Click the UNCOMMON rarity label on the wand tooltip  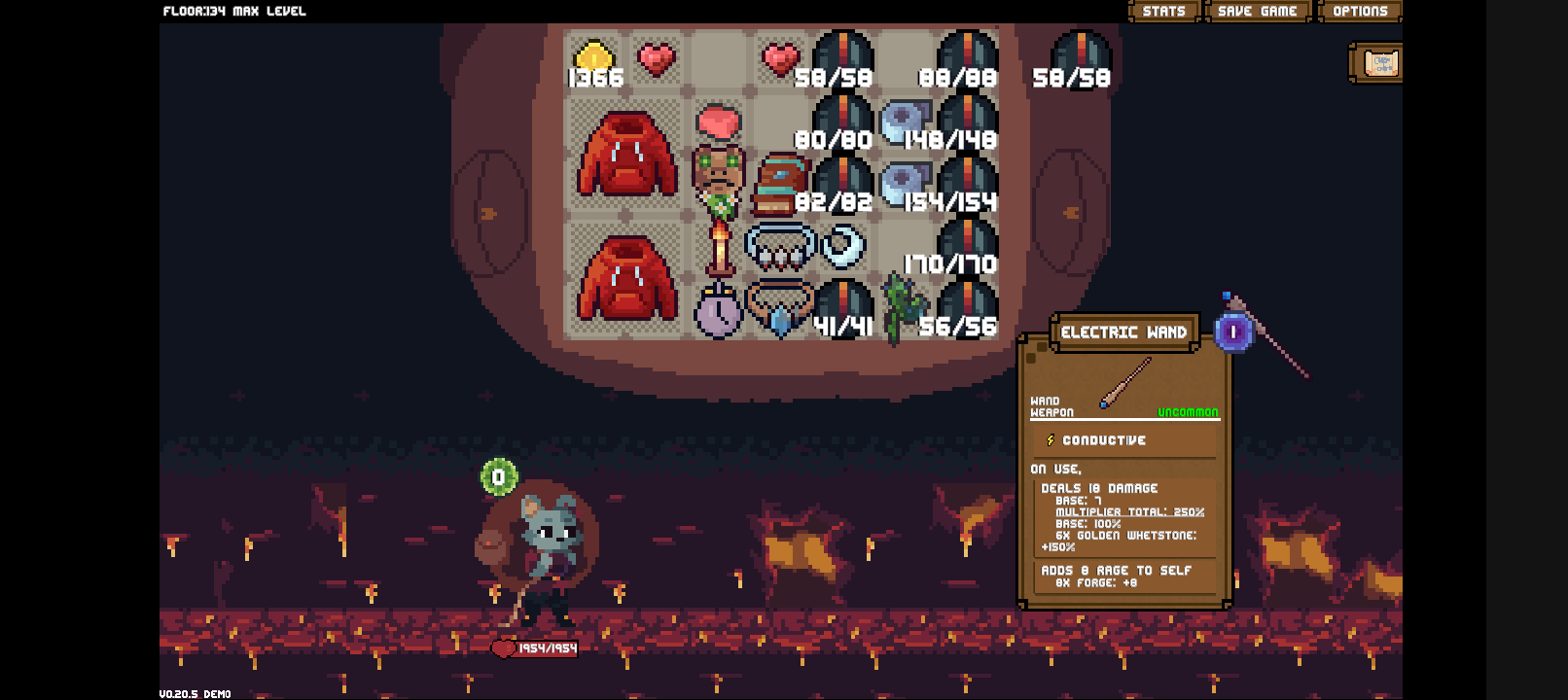pyautogui.click(x=1188, y=412)
